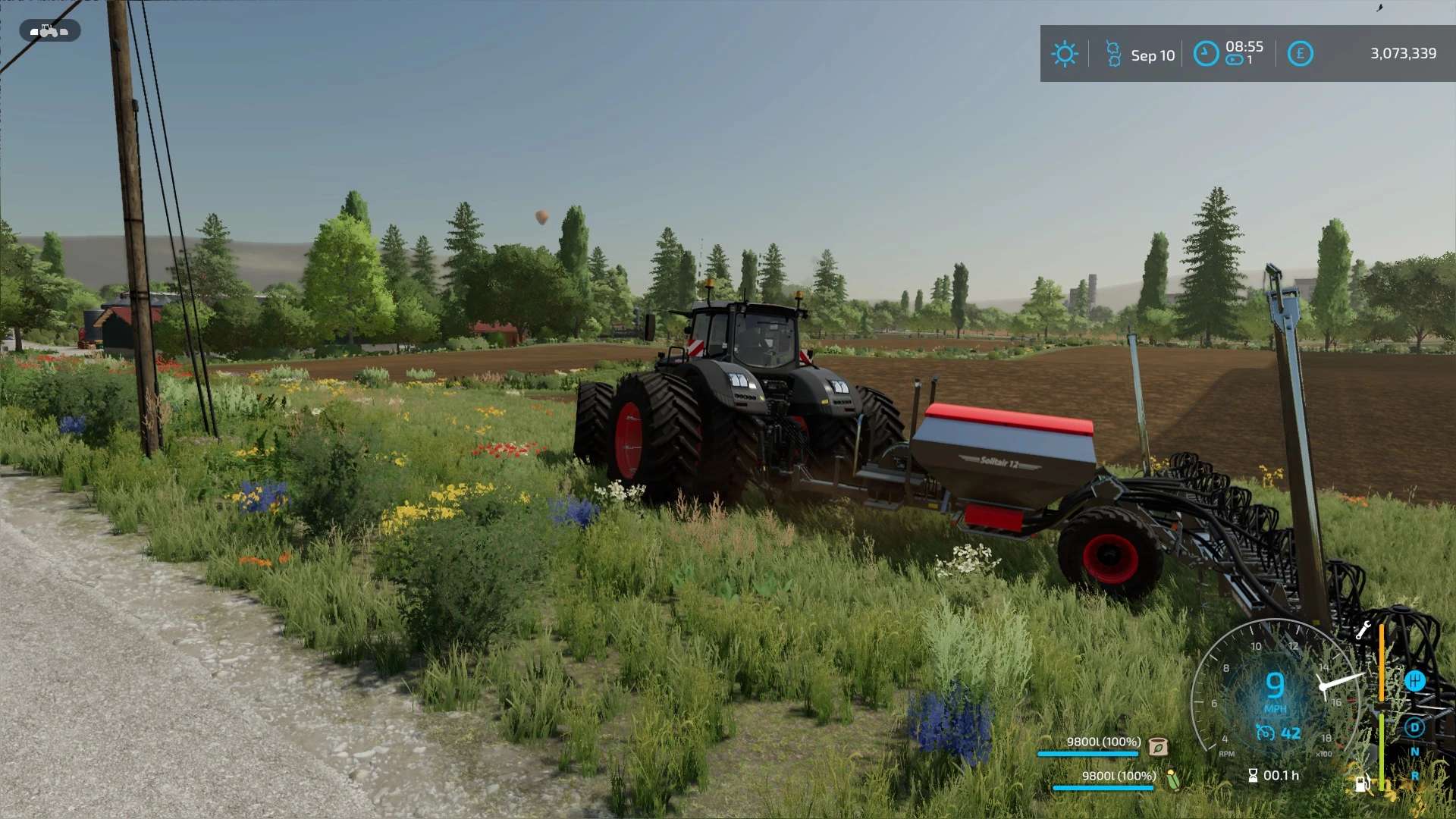Image resolution: width=1456 pixels, height=819 pixels.
Task: Open the clock icon in top bar
Action: pos(1206,54)
